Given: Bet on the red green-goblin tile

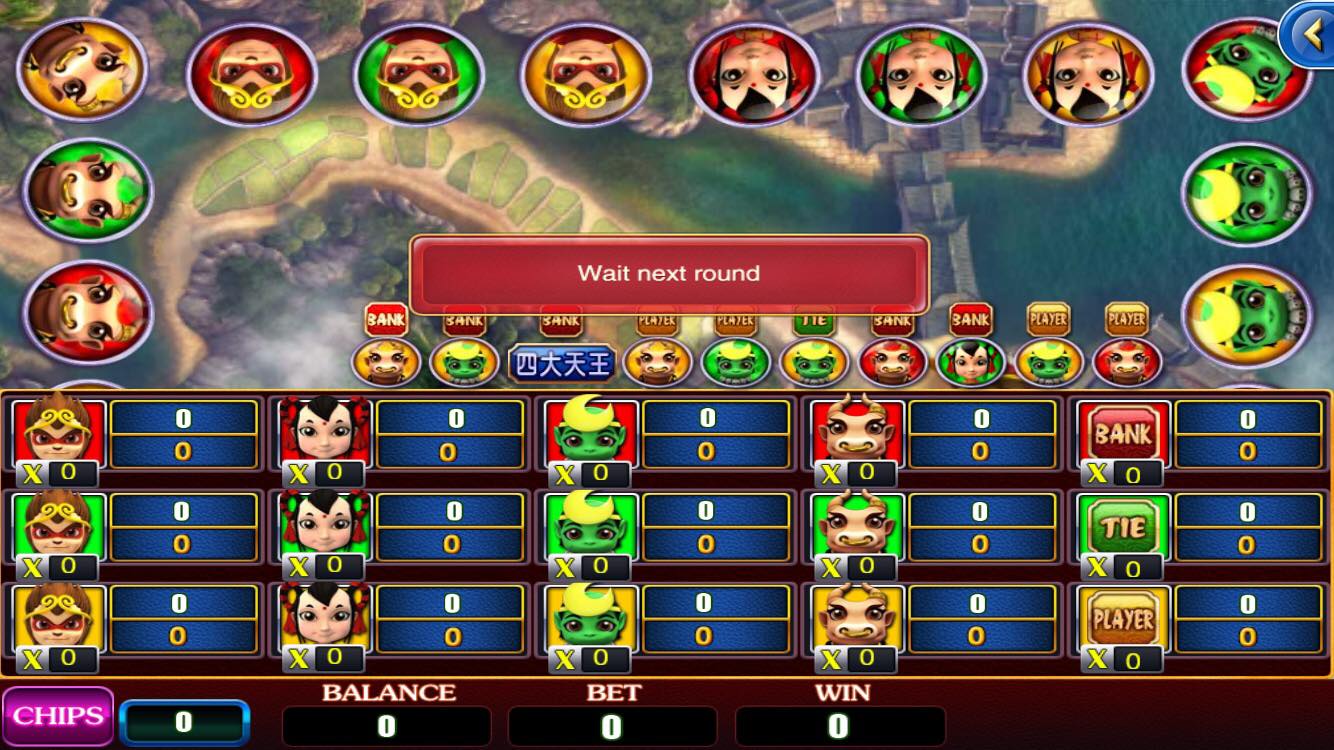Looking at the screenshot, I should 591,434.
